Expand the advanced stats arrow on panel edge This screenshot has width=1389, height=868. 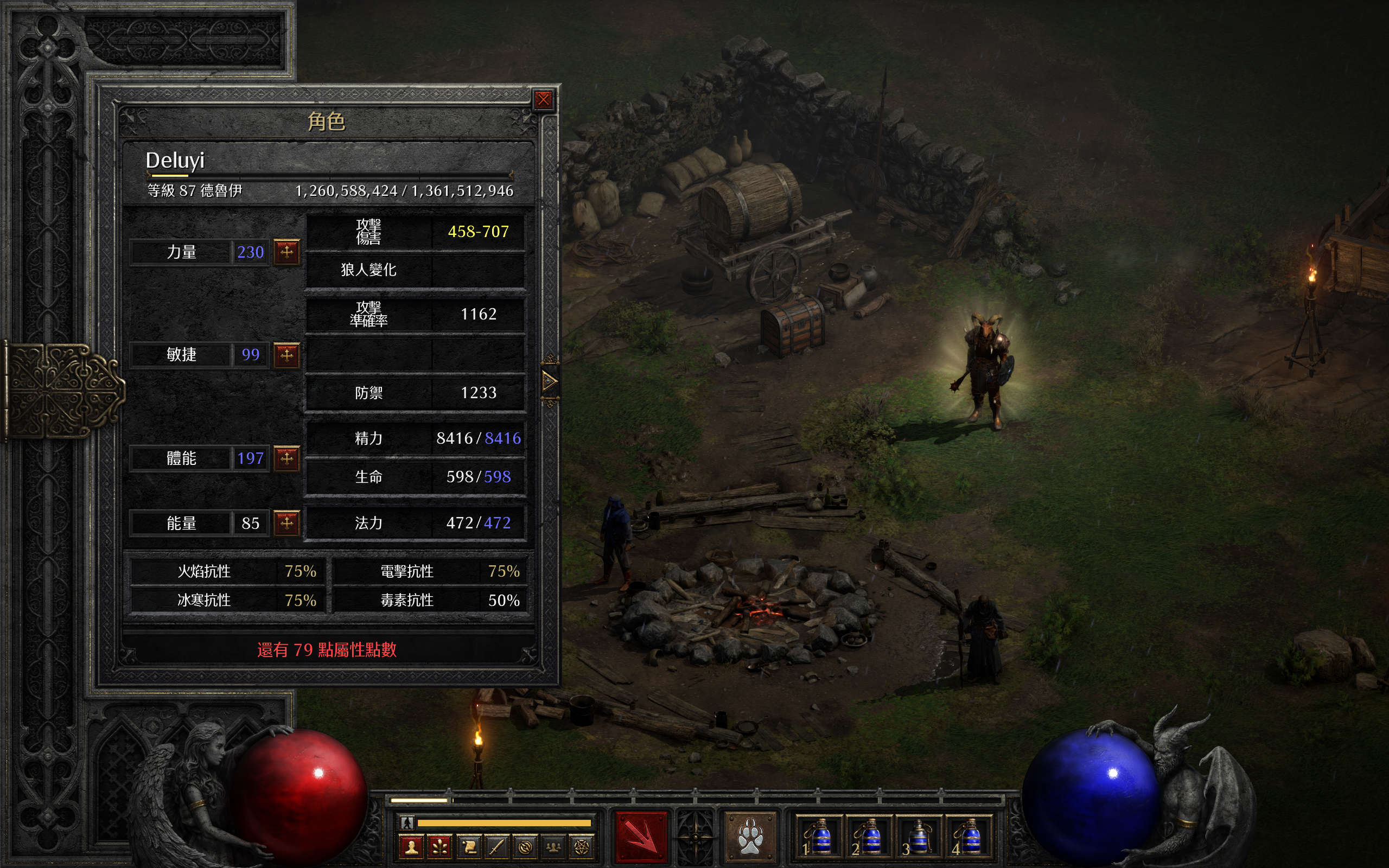coord(549,381)
